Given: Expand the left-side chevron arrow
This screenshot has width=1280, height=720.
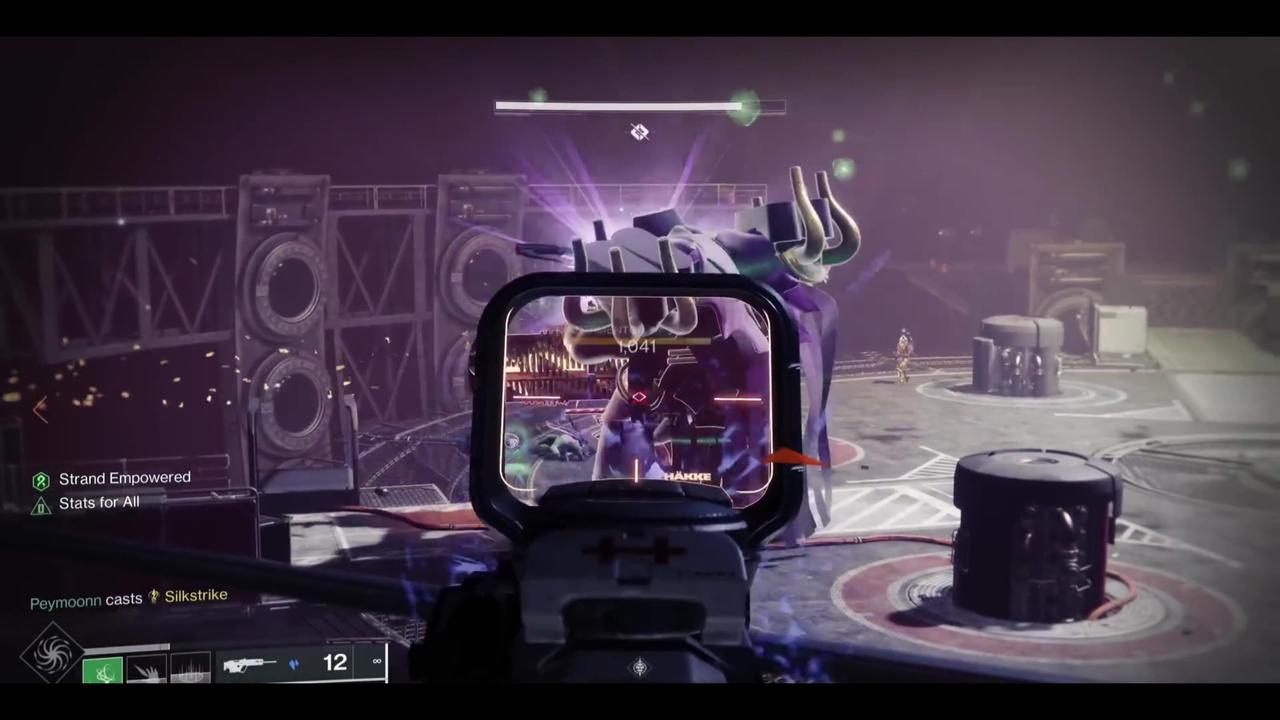Looking at the screenshot, I should (x=40, y=410).
